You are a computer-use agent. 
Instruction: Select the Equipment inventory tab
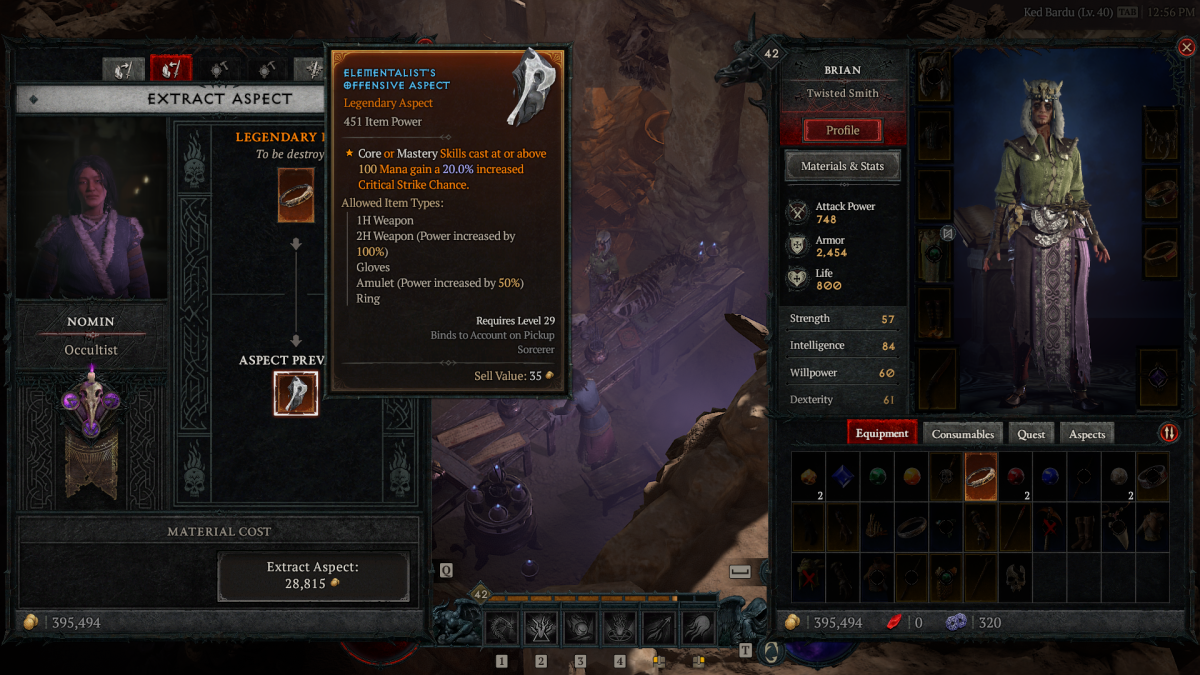(x=882, y=434)
